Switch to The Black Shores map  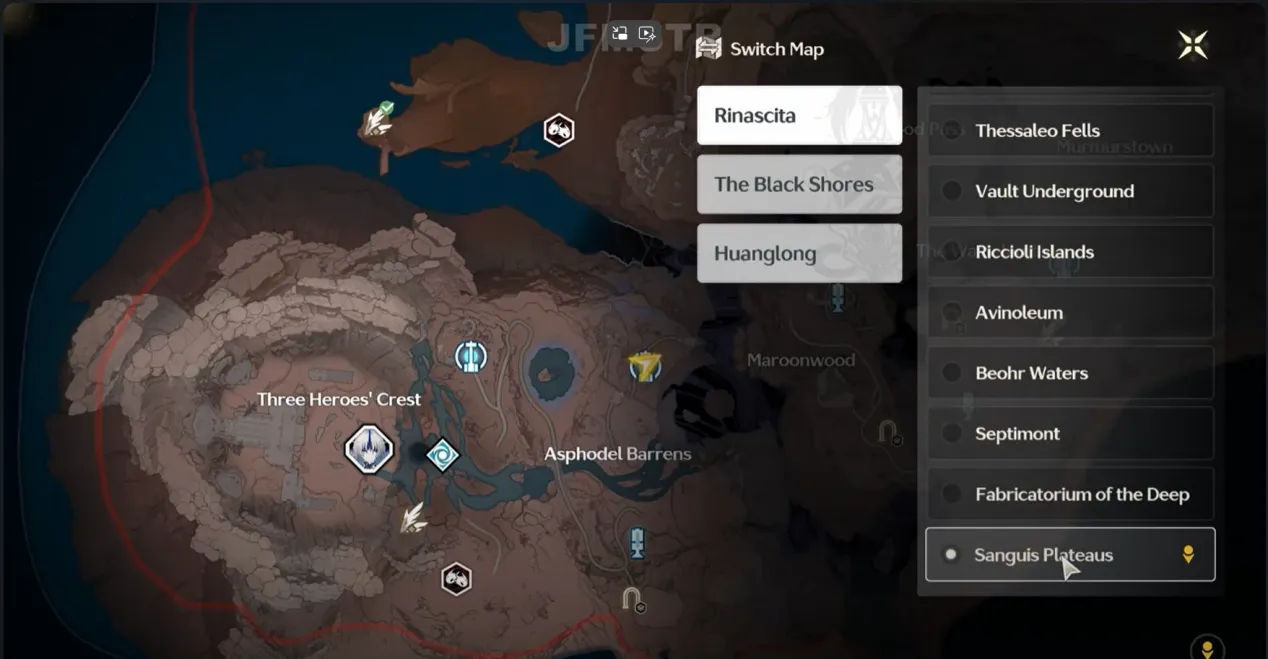click(799, 184)
